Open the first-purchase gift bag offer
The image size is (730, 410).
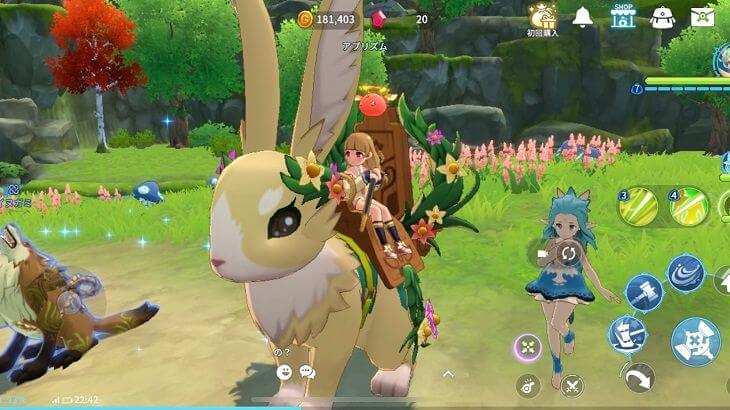click(x=545, y=17)
